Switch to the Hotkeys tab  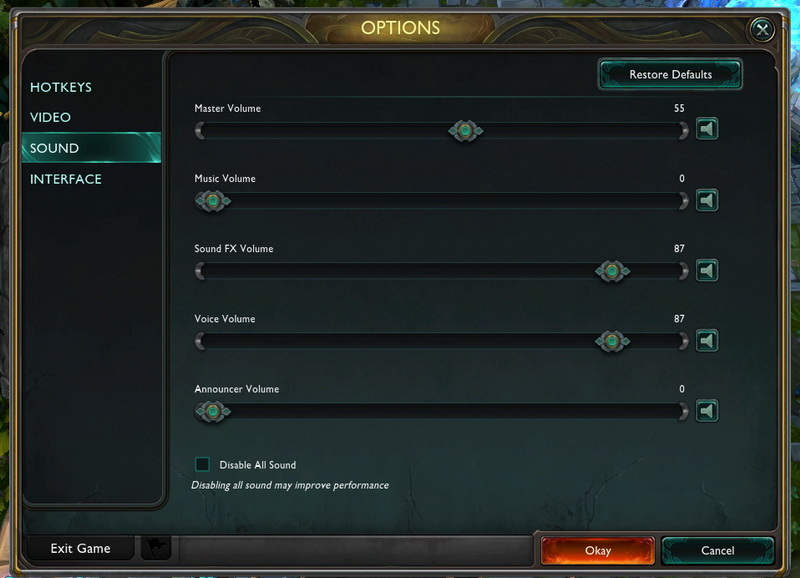[61, 87]
